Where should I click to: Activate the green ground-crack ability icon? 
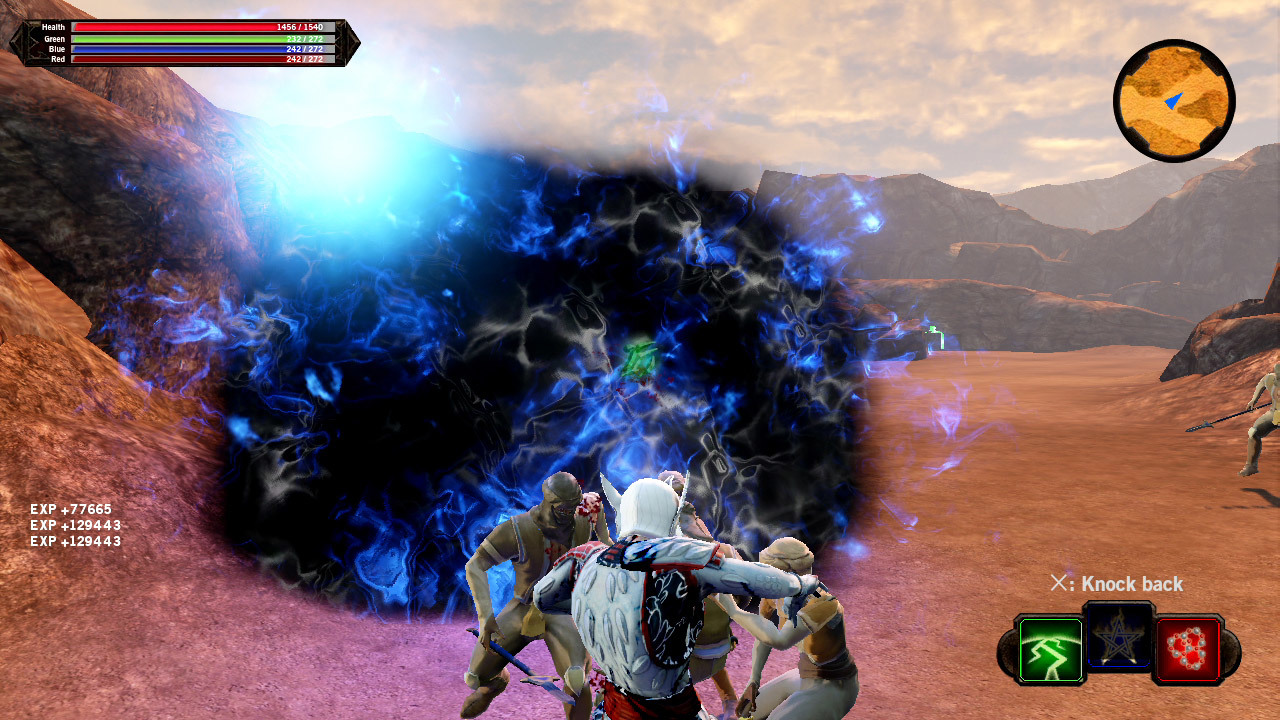tap(1050, 650)
